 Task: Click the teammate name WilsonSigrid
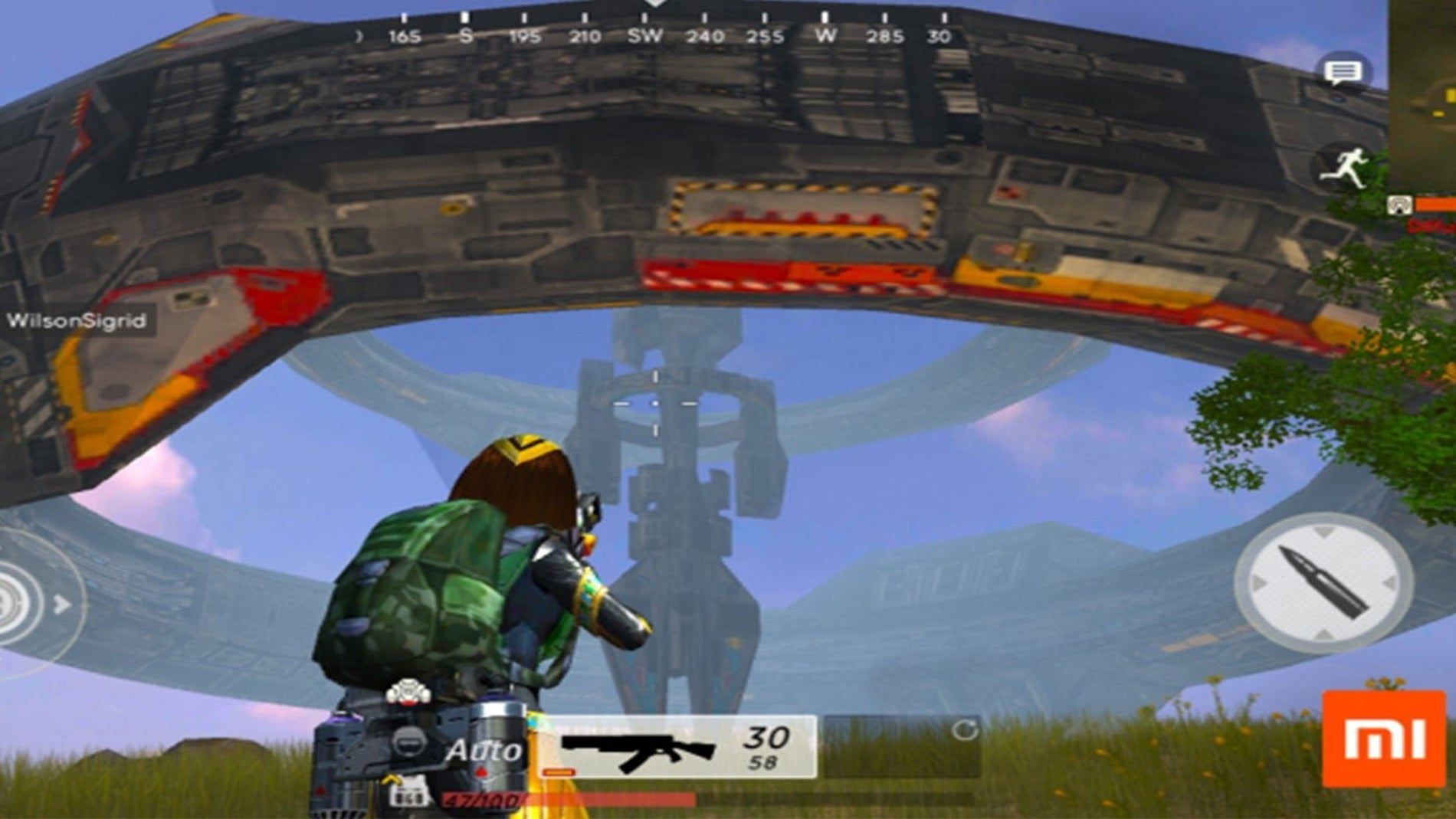(77, 321)
